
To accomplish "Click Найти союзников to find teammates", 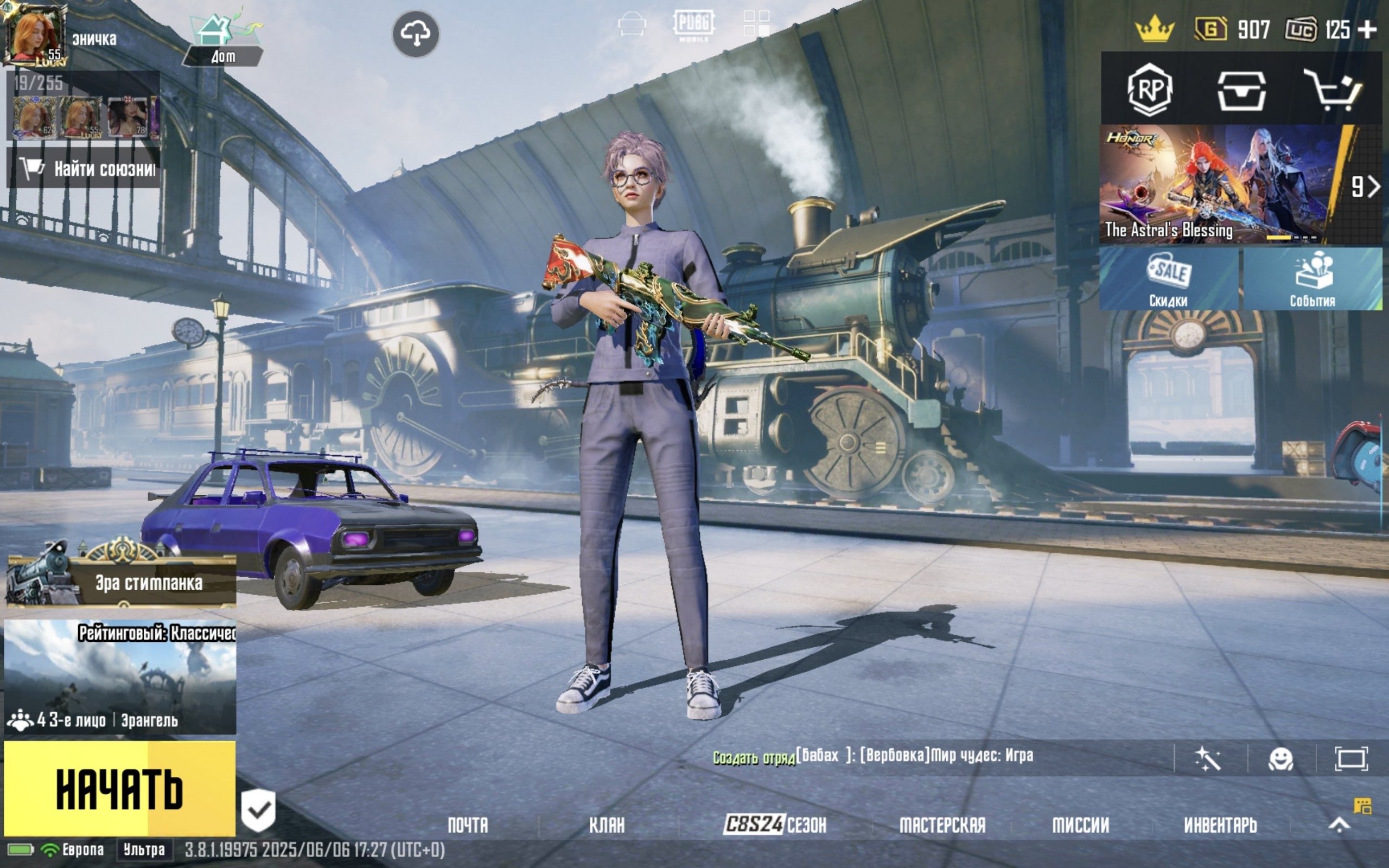I will pyautogui.click(x=84, y=168).
